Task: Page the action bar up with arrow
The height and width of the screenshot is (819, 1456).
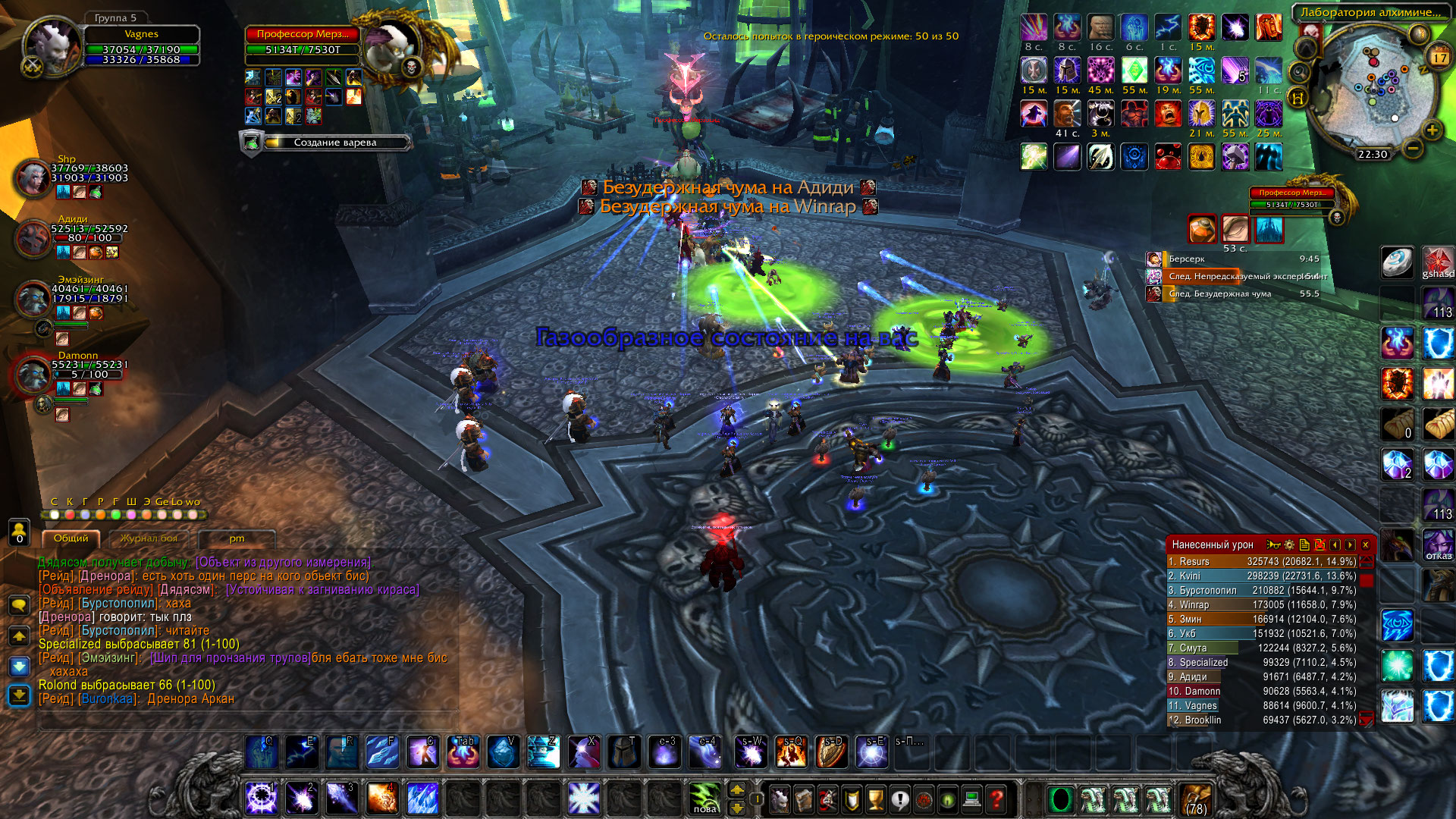Action: [736, 790]
